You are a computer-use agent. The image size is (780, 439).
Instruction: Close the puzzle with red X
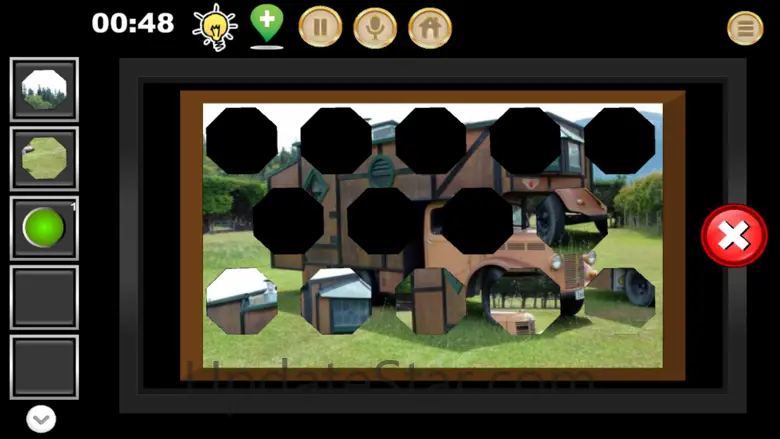tap(734, 236)
